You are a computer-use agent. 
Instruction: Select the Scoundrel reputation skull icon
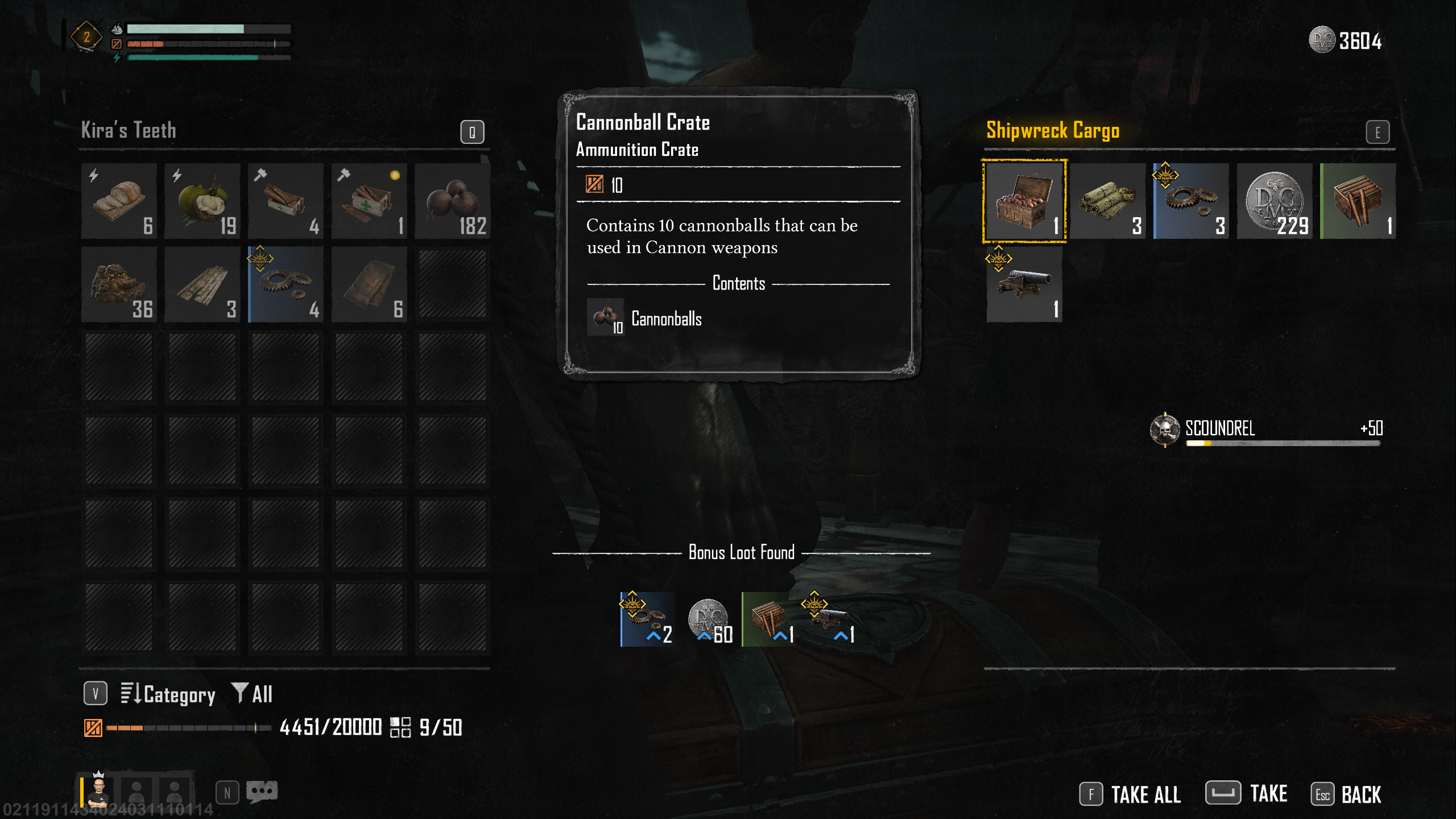pos(1165,429)
